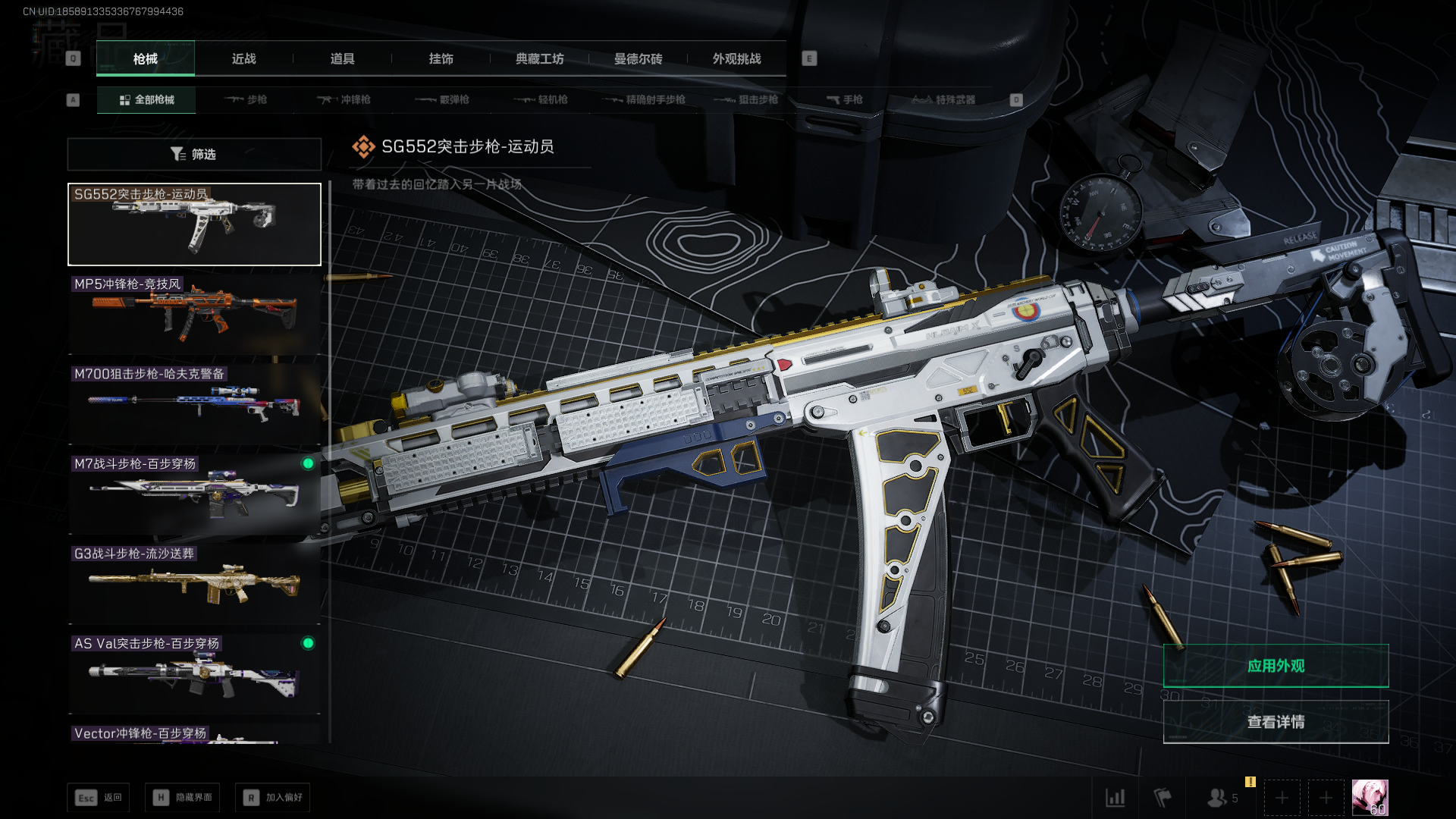The width and height of the screenshot is (1456, 819).
Task: Choose the M700狙击步枪 skin
Action: tap(194, 403)
